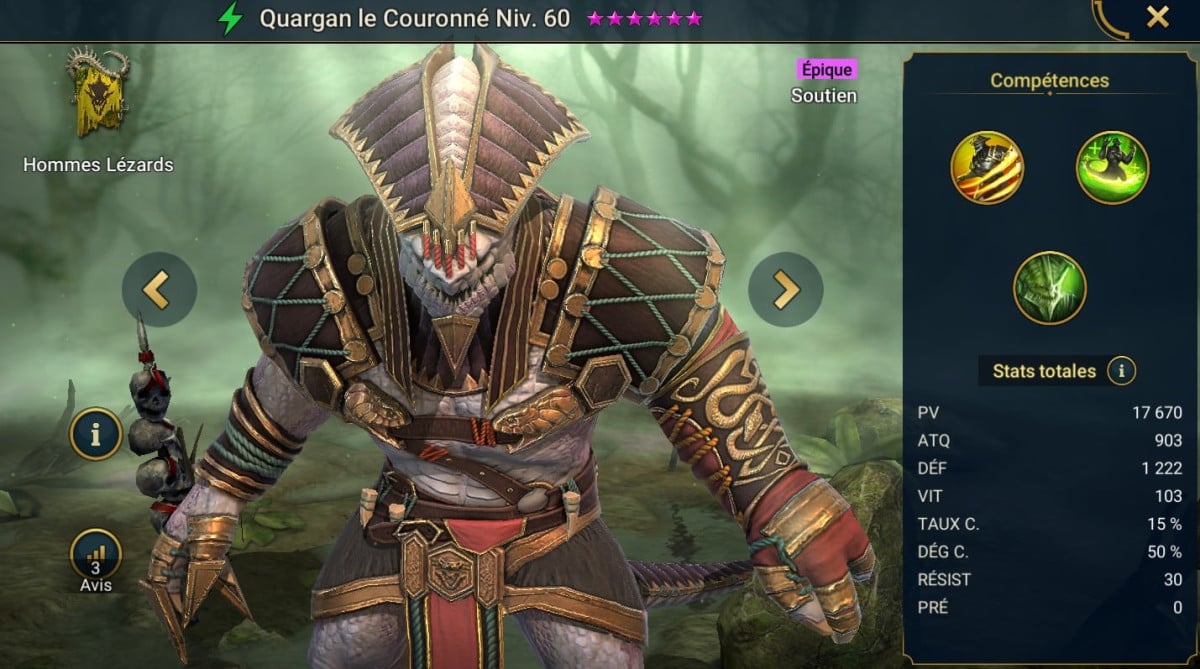Close the champion details screen
1200x669 pixels.
pos(1157,17)
